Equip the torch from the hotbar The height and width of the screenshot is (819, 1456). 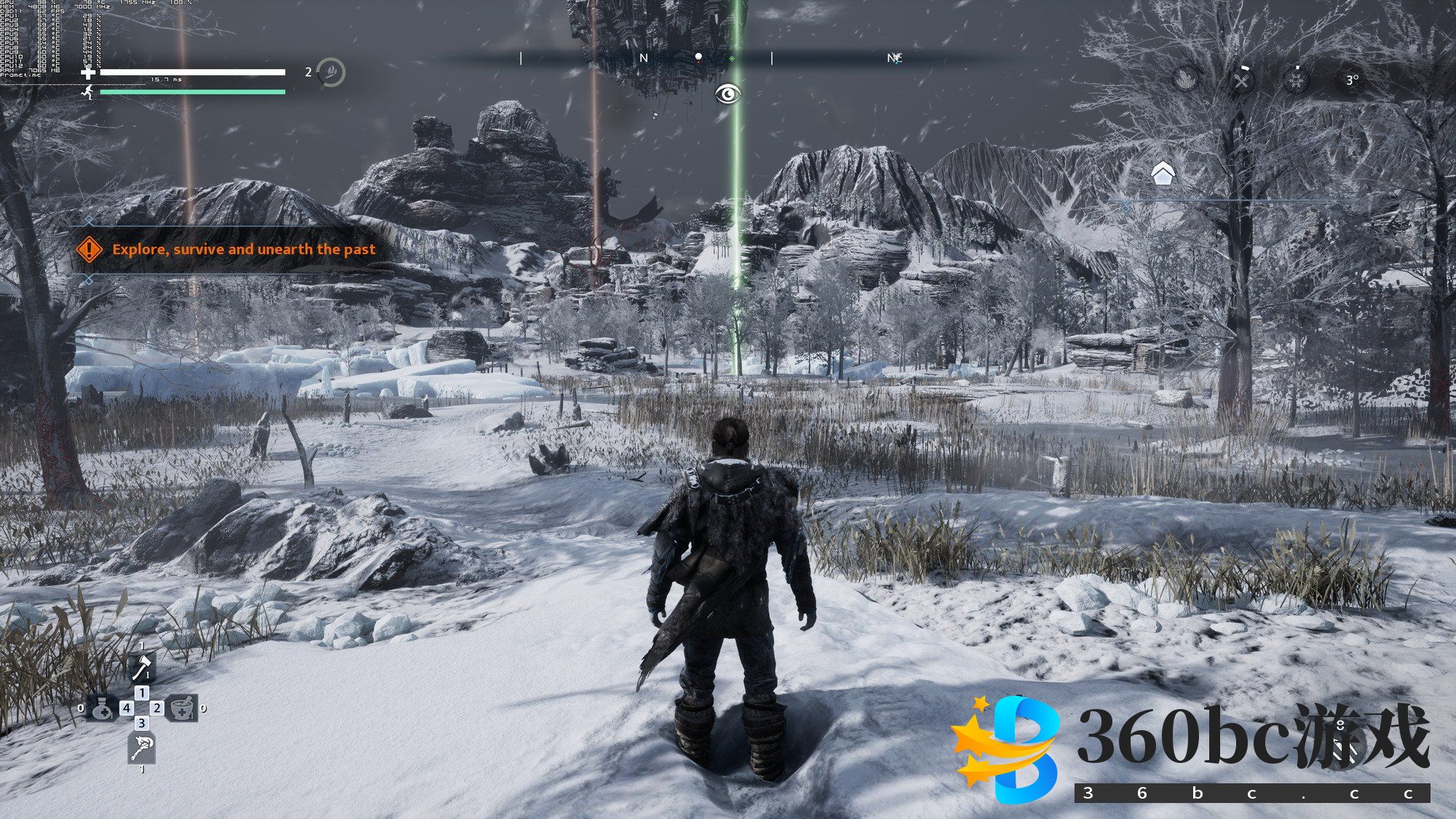tap(141, 748)
